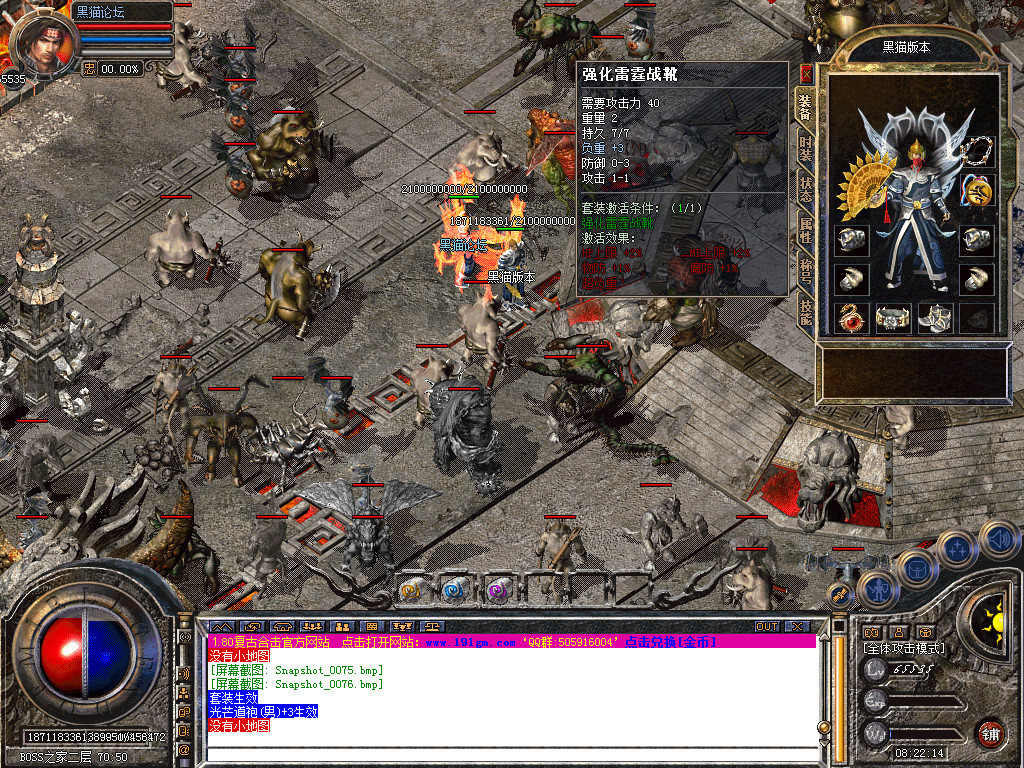Viewport: 1024px width, 768px height.
Task: Close the character equipment panel
Action: click(x=806, y=73)
